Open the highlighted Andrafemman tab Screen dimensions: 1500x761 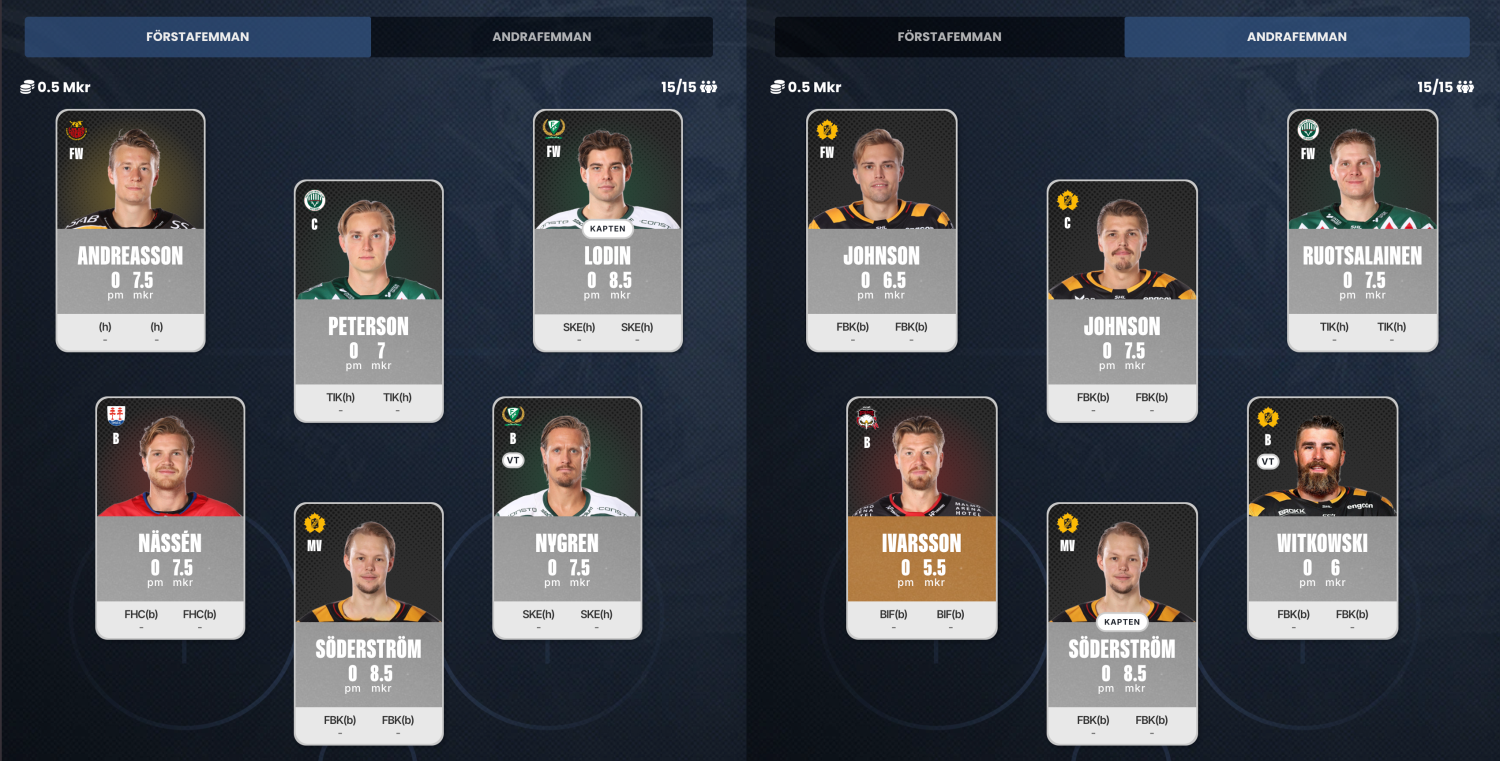[x=1296, y=37]
